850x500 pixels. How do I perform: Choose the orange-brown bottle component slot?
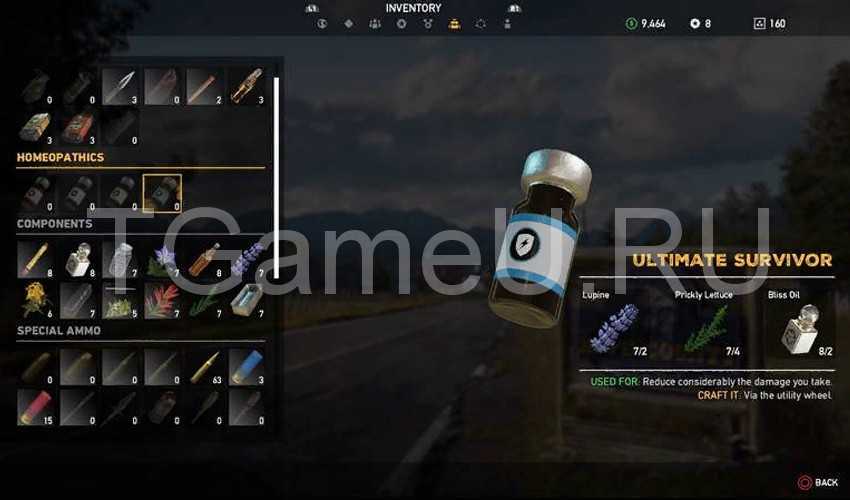[203, 259]
